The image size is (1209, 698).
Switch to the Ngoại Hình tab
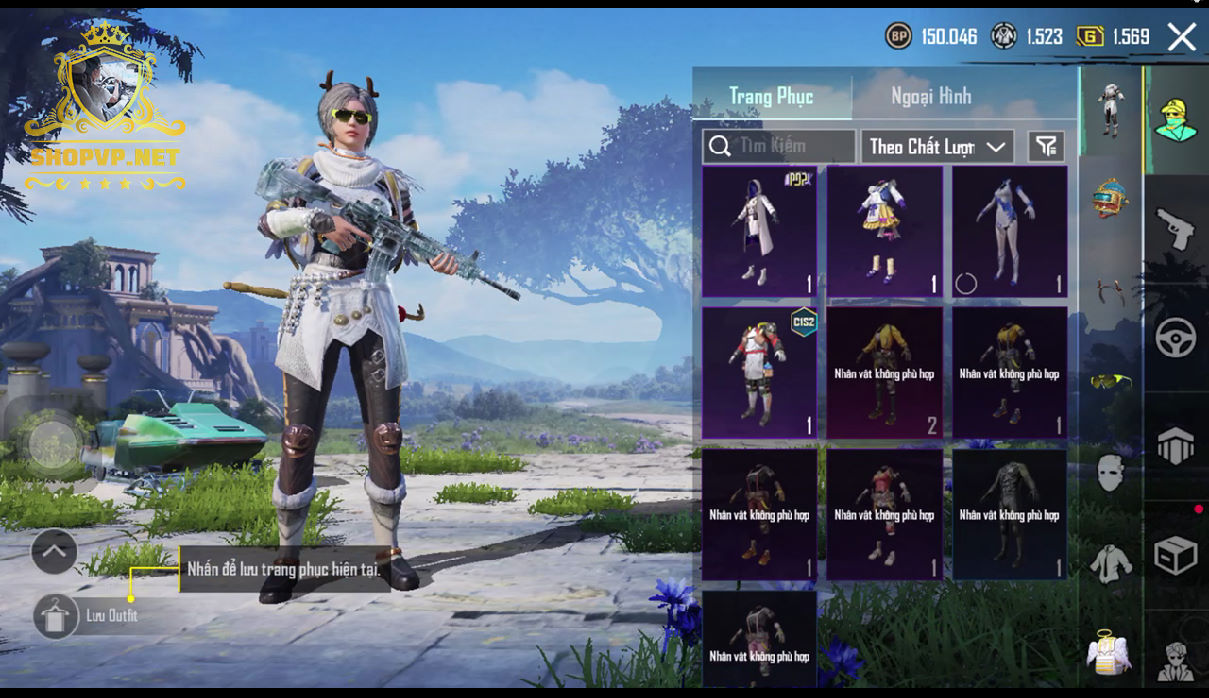coord(930,96)
